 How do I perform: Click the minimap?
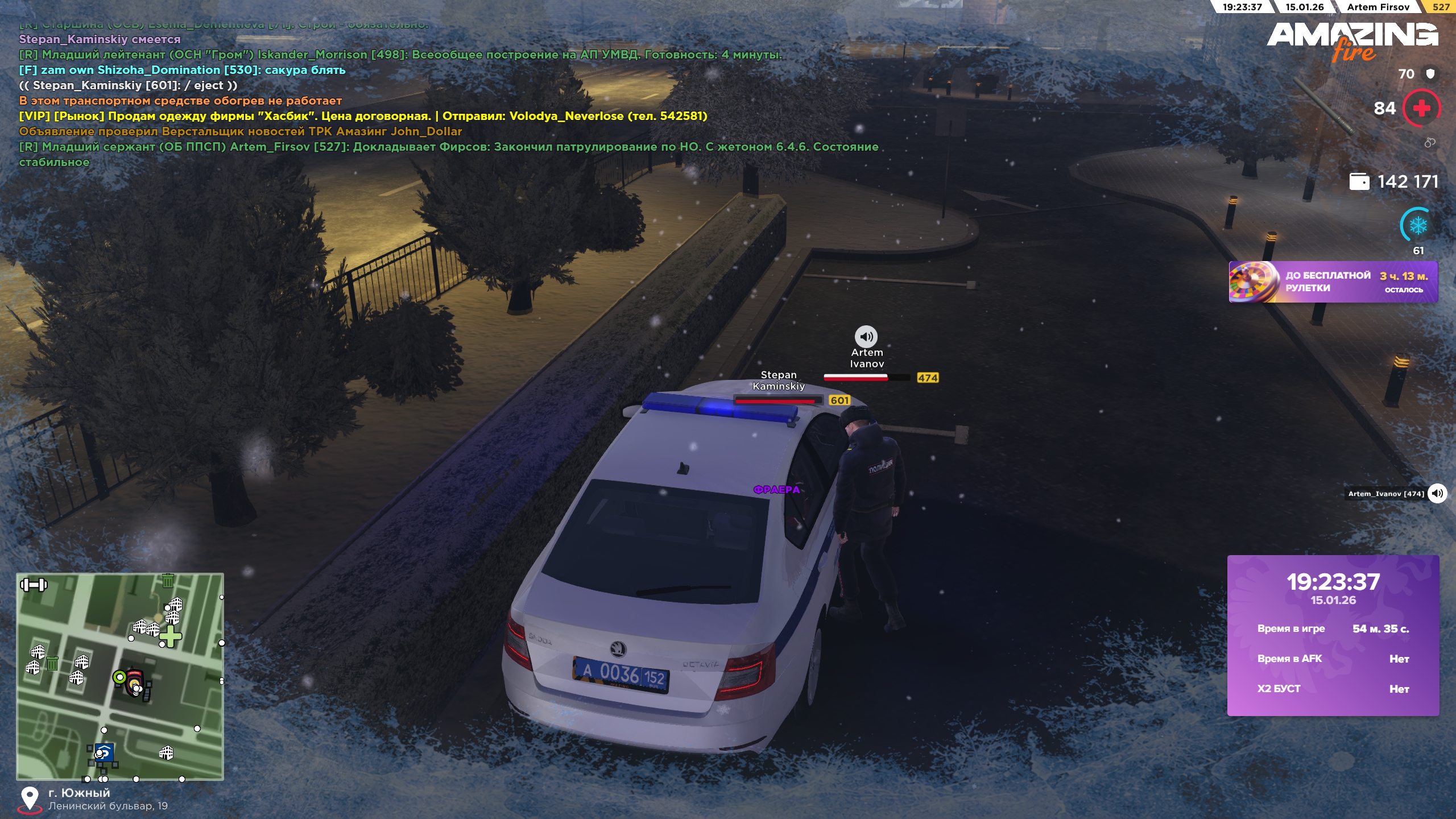pos(120,676)
